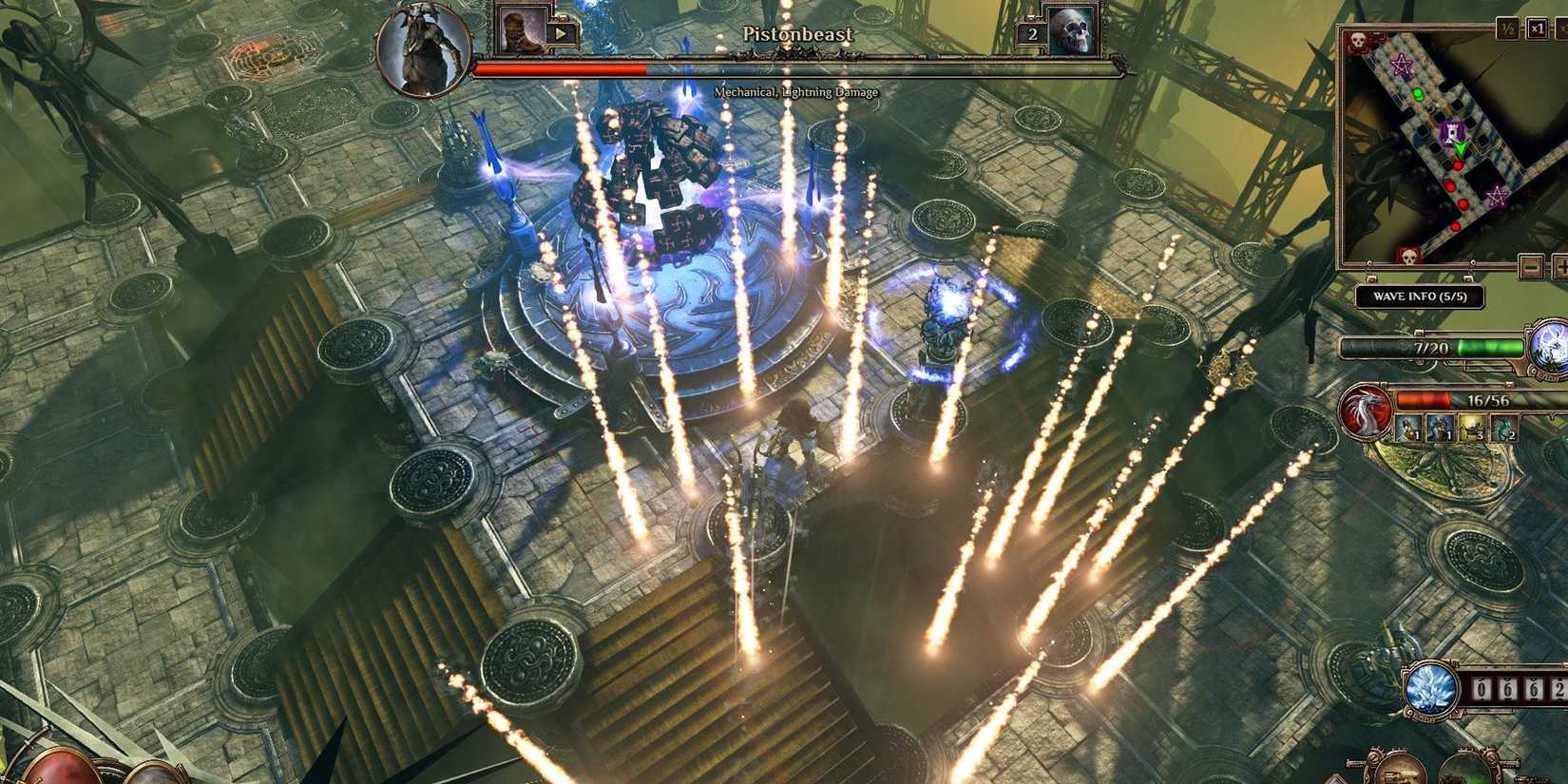
Task: Click the green essence bar showing 7/20
Action: point(1432,346)
